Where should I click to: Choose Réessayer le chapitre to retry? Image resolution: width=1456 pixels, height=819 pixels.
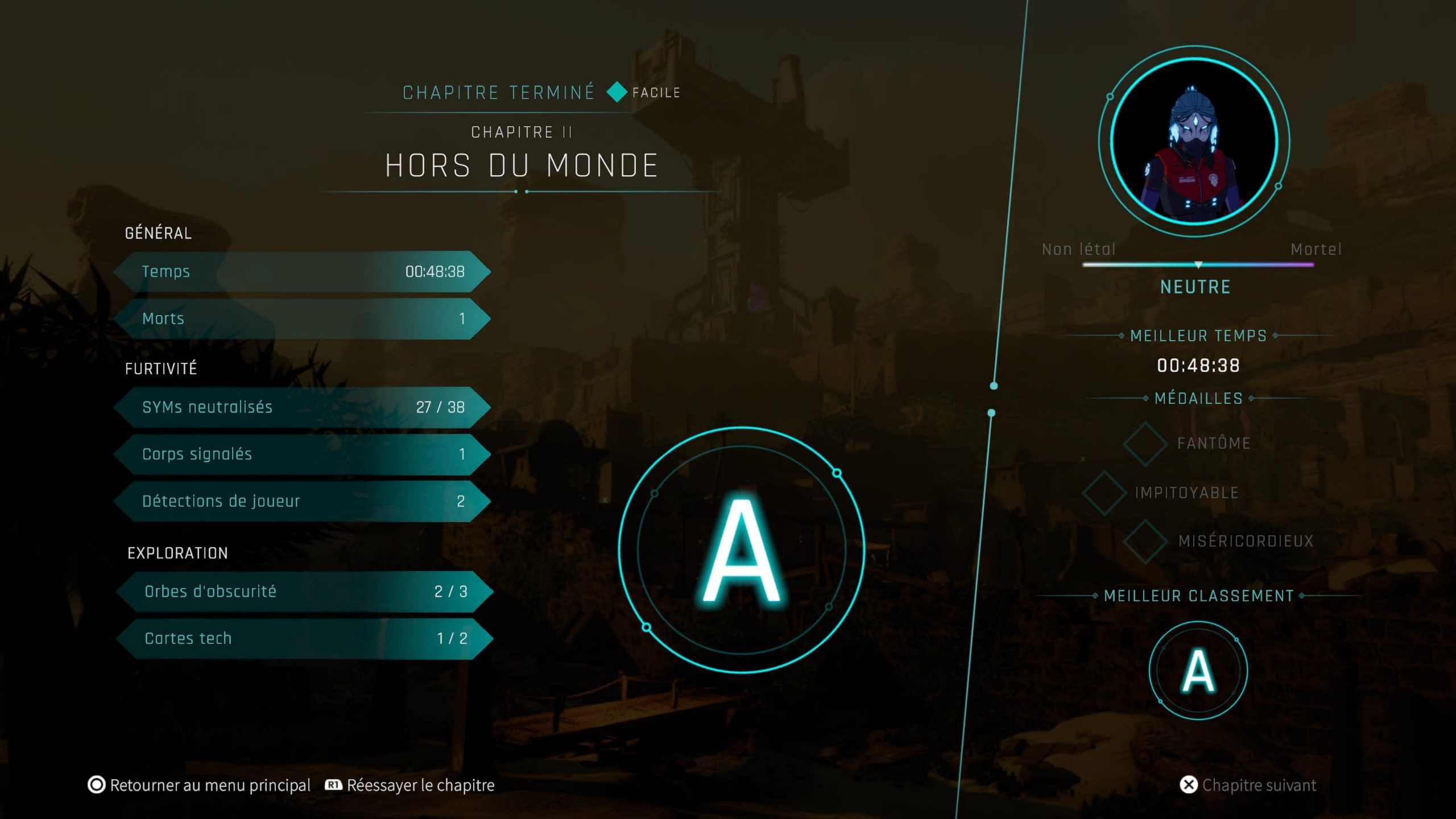[x=411, y=785]
